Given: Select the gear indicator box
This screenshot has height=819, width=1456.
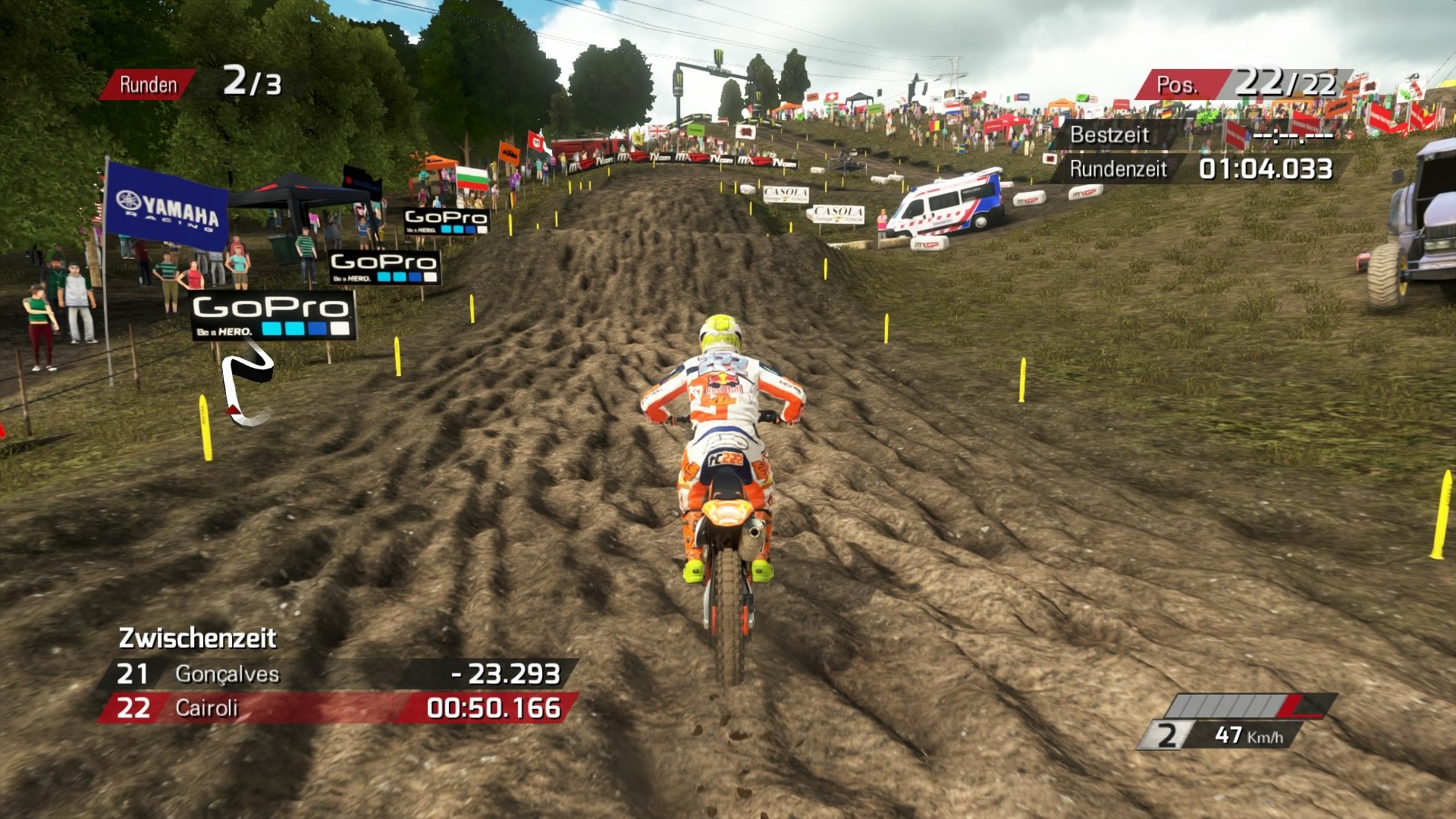Looking at the screenshot, I should pos(1166,734).
